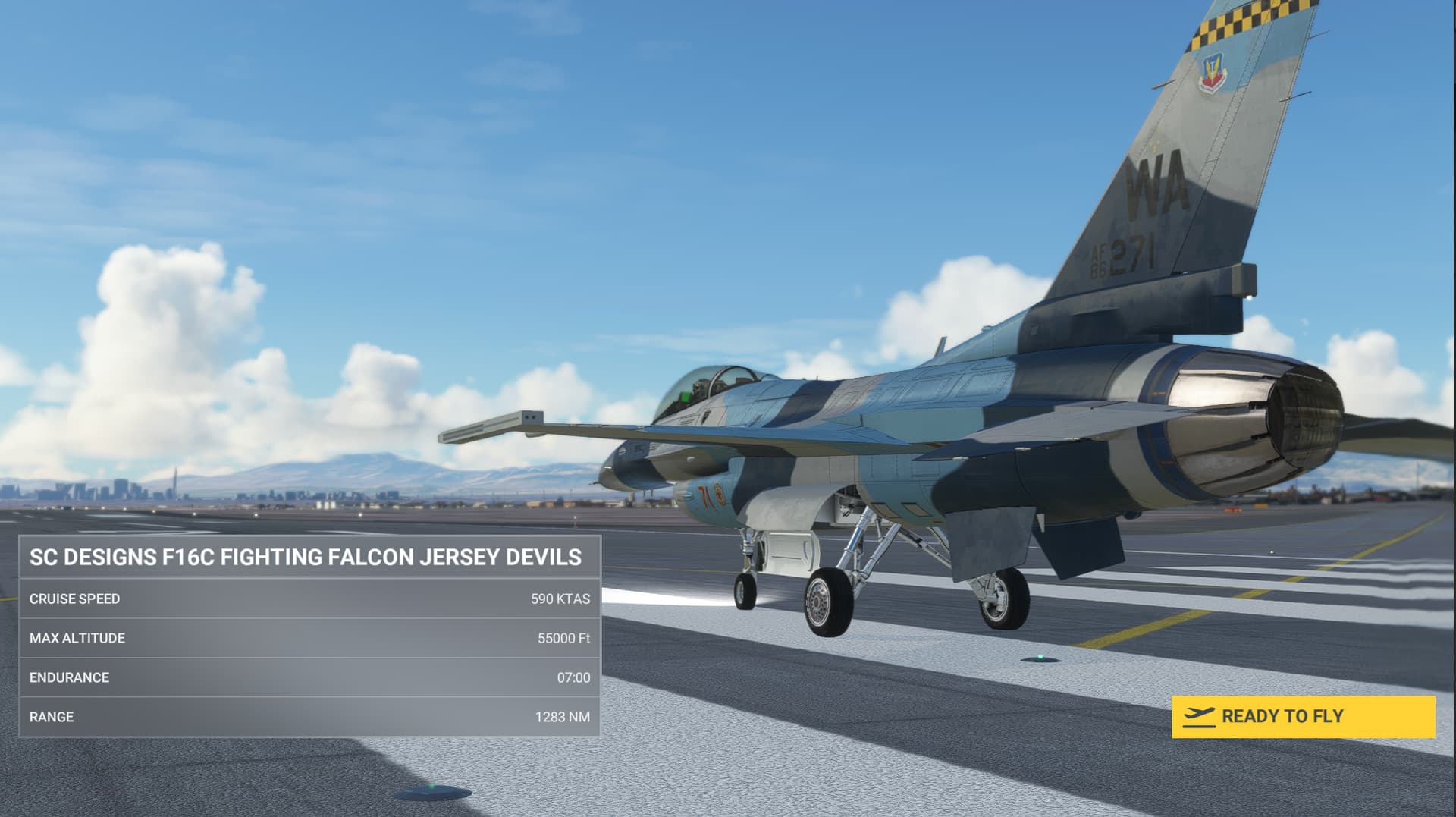The height and width of the screenshot is (817, 1456).
Task: Click the ENDURANCE label text
Action: [x=68, y=677]
